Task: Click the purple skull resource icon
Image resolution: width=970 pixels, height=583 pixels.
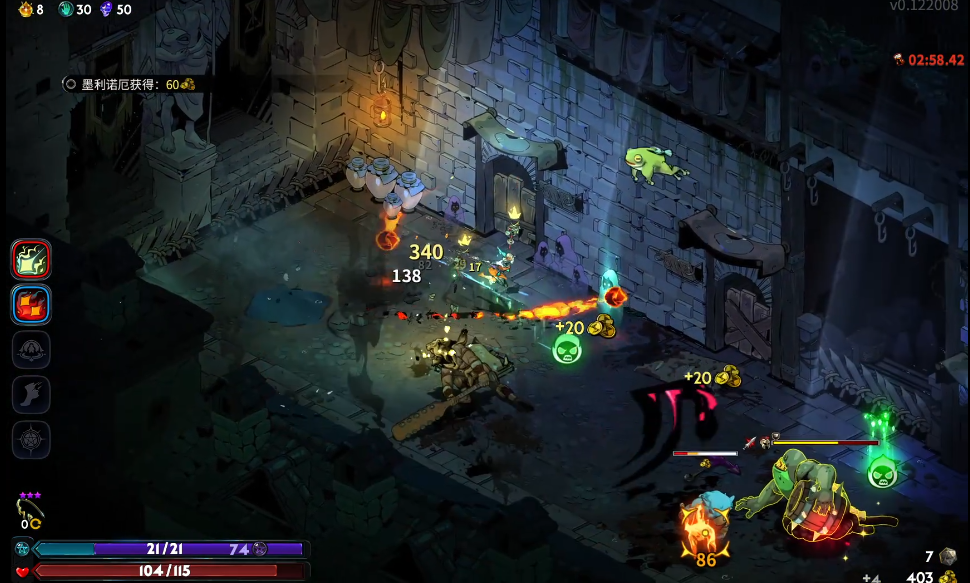Action: [x=106, y=10]
